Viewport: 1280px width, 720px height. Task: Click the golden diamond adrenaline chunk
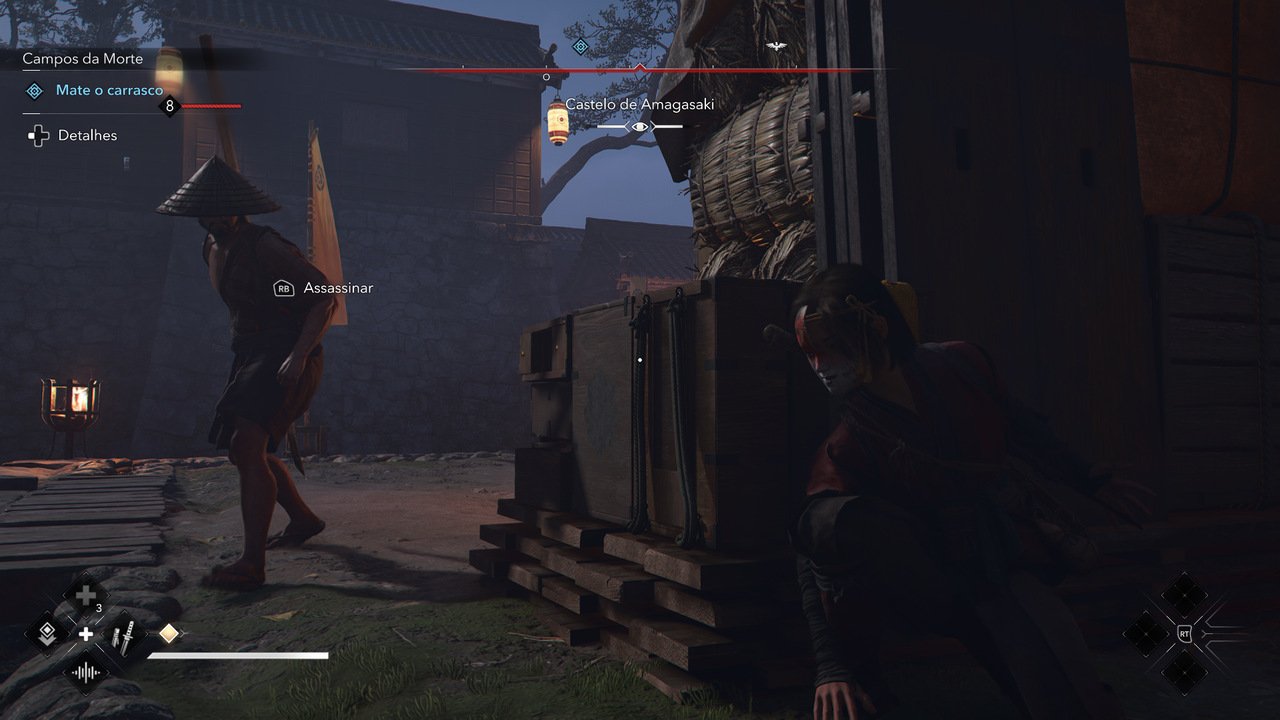click(x=169, y=633)
